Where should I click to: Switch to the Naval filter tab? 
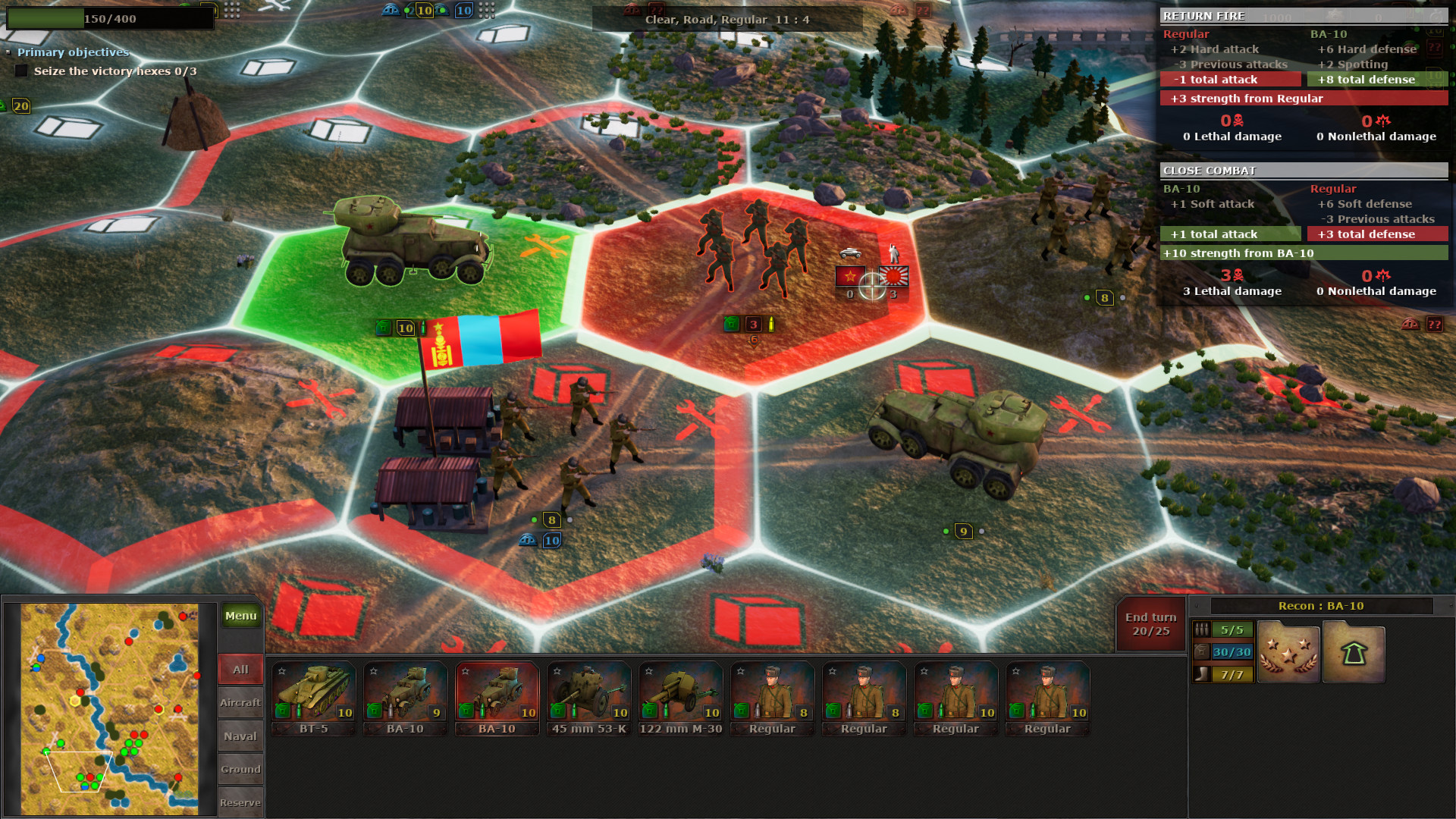240,736
